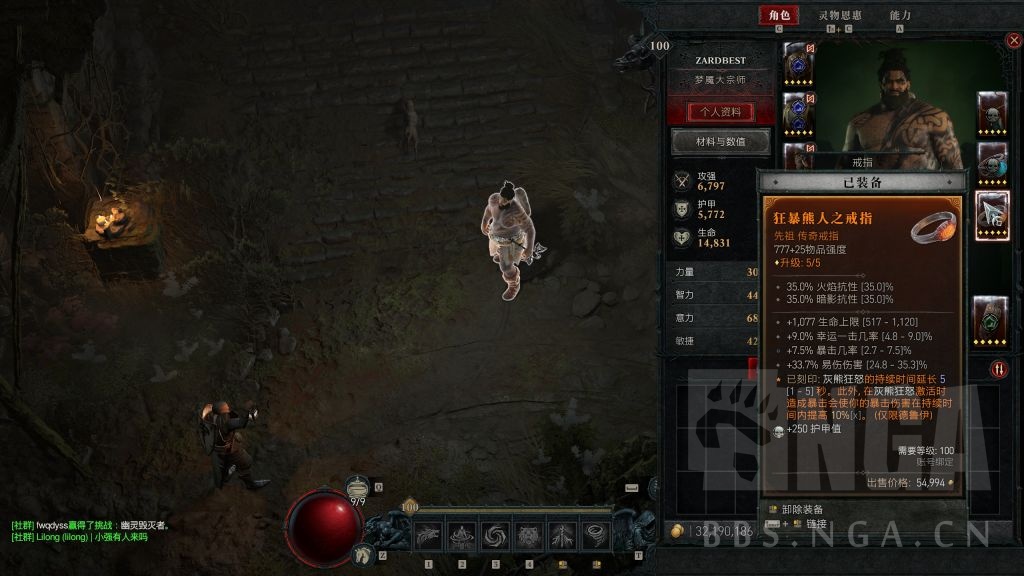Activate the swirling cyclone skill
The height and width of the screenshot is (576, 1024).
click(496, 537)
